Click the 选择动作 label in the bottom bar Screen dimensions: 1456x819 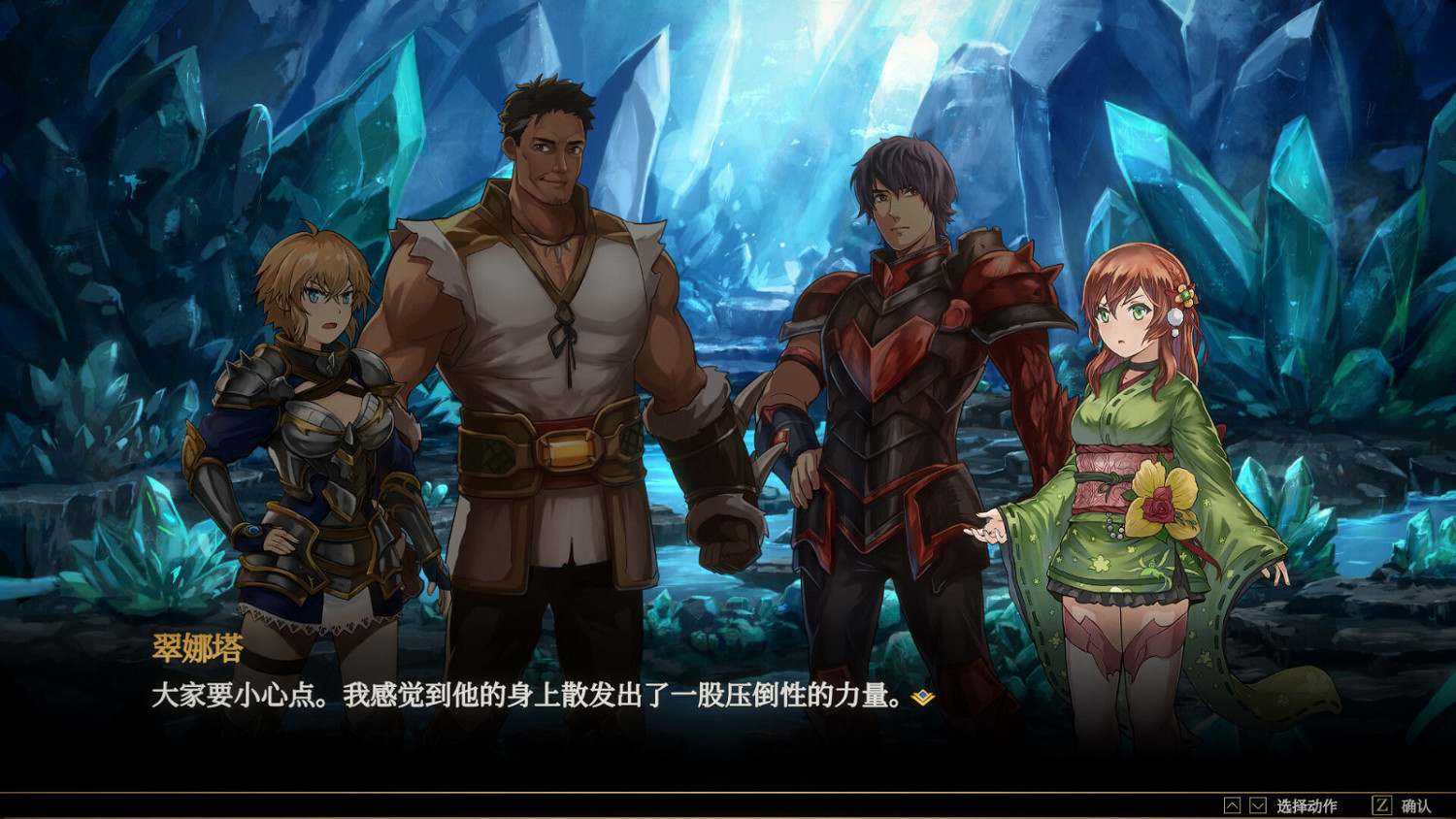tap(1306, 804)
